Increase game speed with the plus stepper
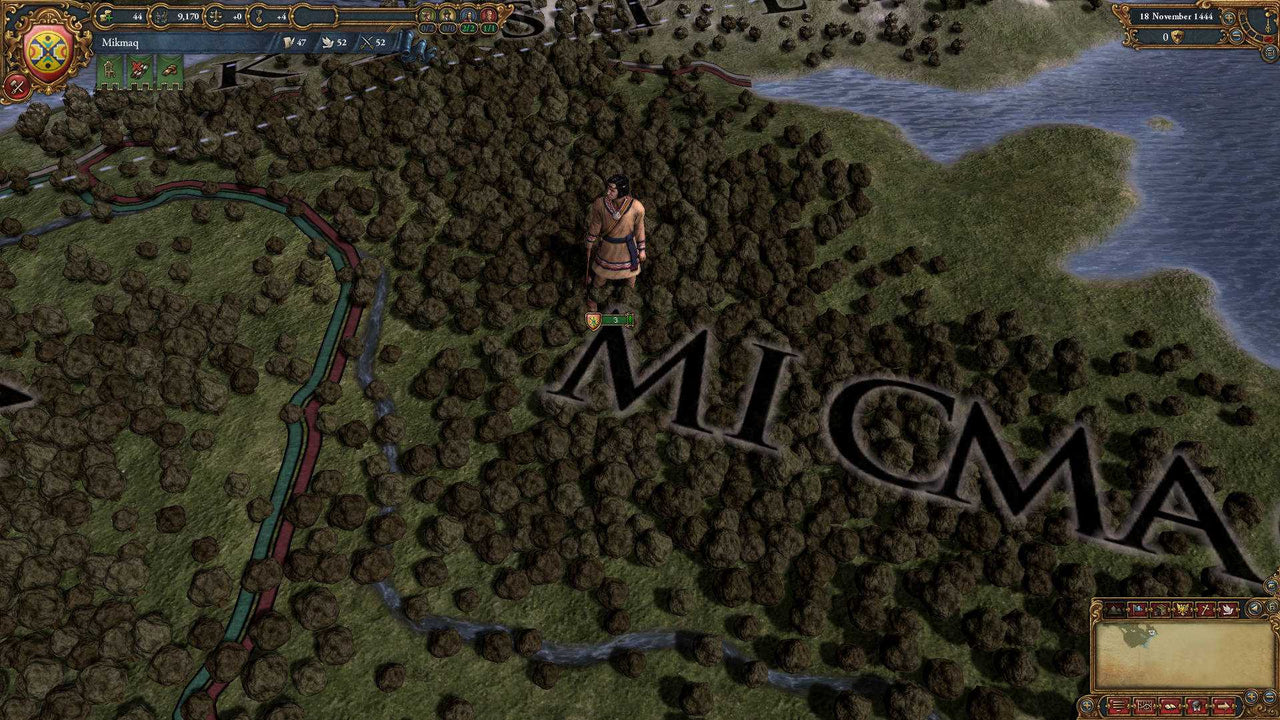Image resolution: width=1280 pixels, height=720 pixels. tap(1229, 18)
